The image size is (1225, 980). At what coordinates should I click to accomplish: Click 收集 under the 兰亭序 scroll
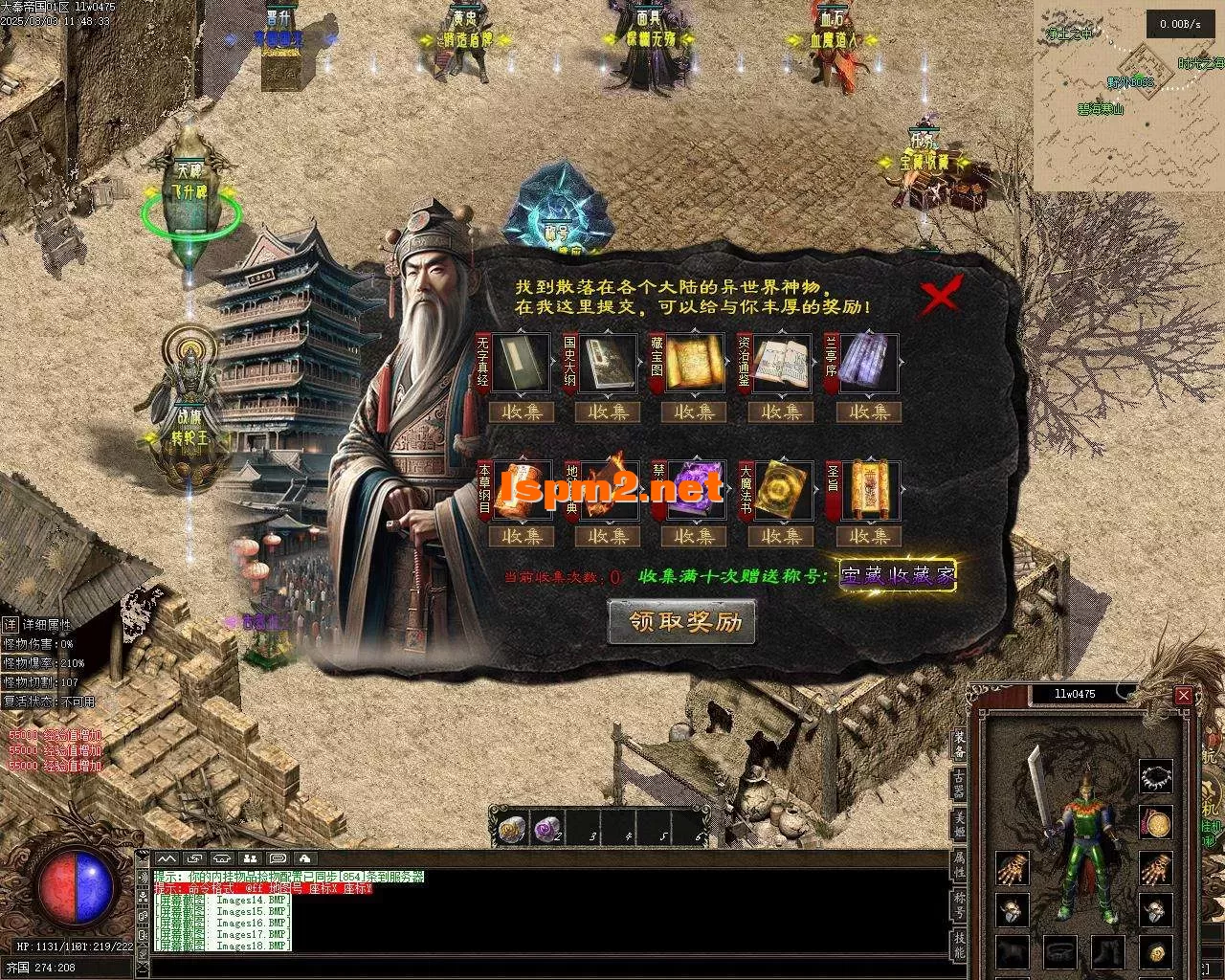click(869, 412)
